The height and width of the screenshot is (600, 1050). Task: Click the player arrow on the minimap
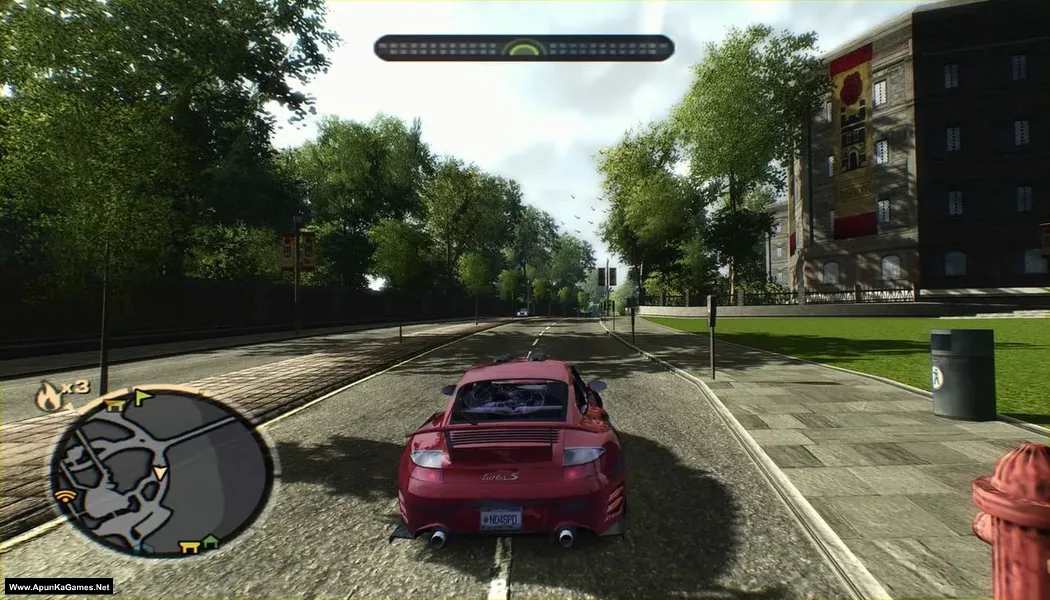(160, 472)
